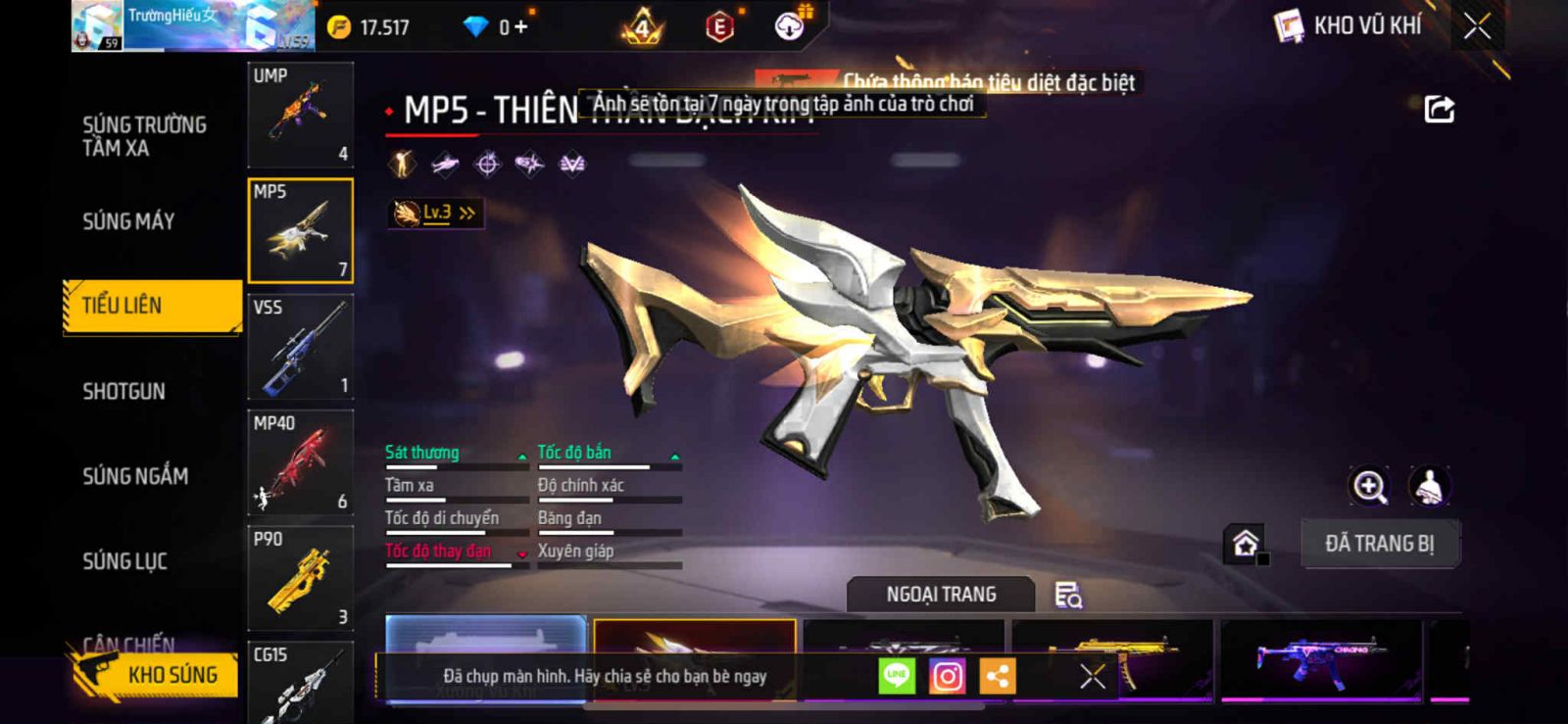Add diamonds with the plus button
Viewport: 1568px width, 724px height.
point(520,27)
